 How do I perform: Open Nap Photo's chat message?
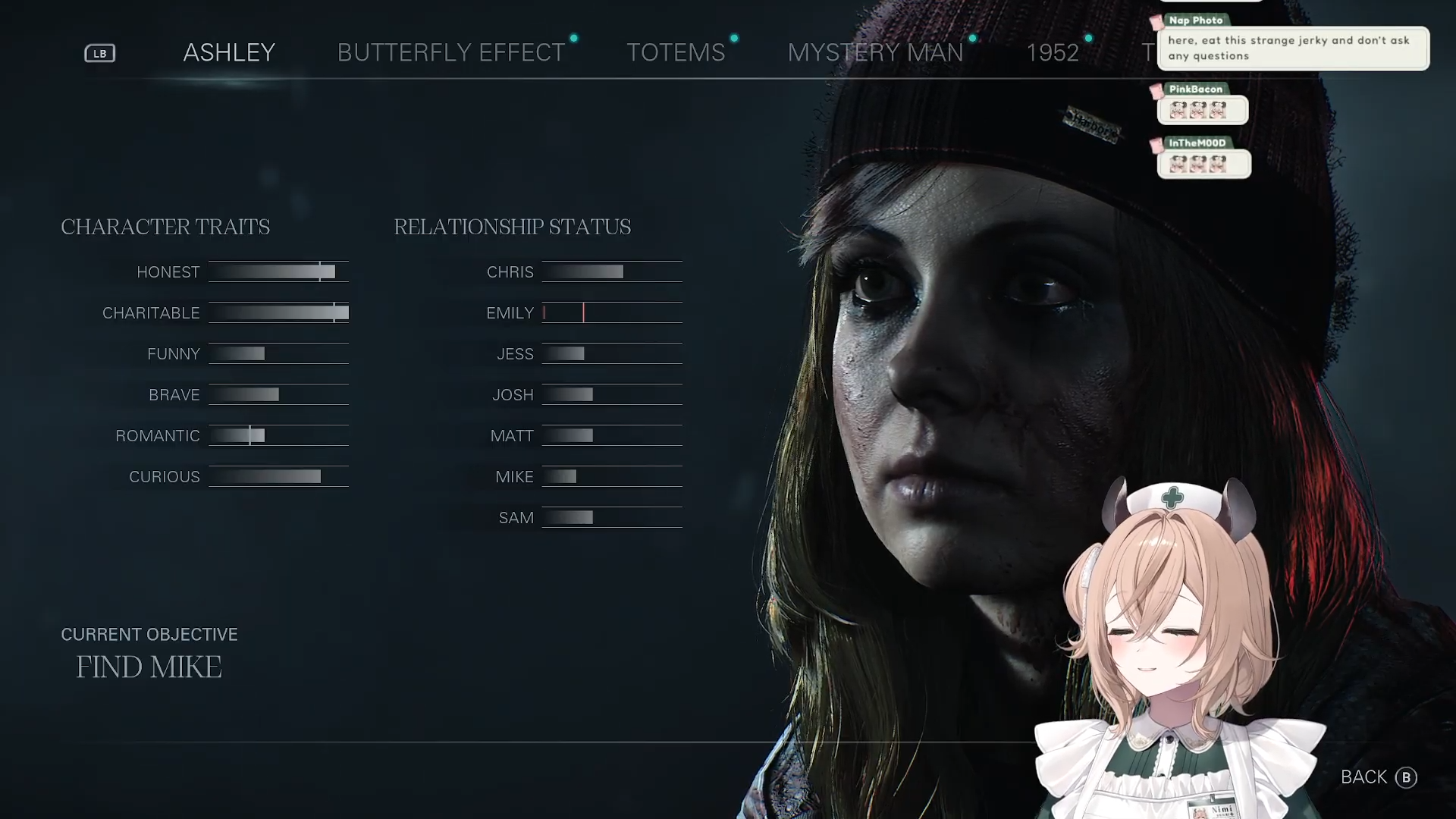[1292, 48]
